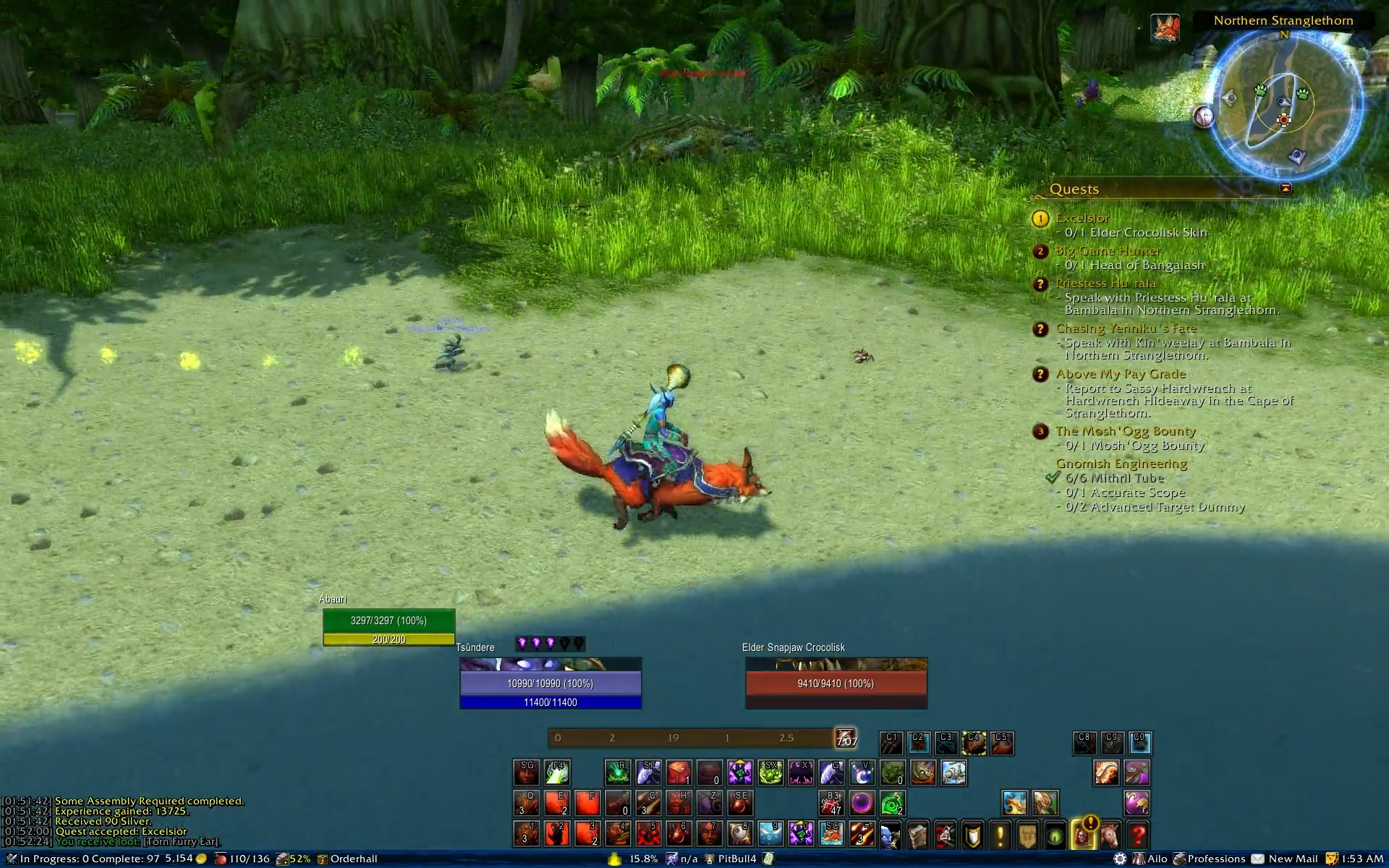This screenshot has height=868, width=1389.
Task: Click the Tsûndere player unit frame
Action: pos(550,684)
